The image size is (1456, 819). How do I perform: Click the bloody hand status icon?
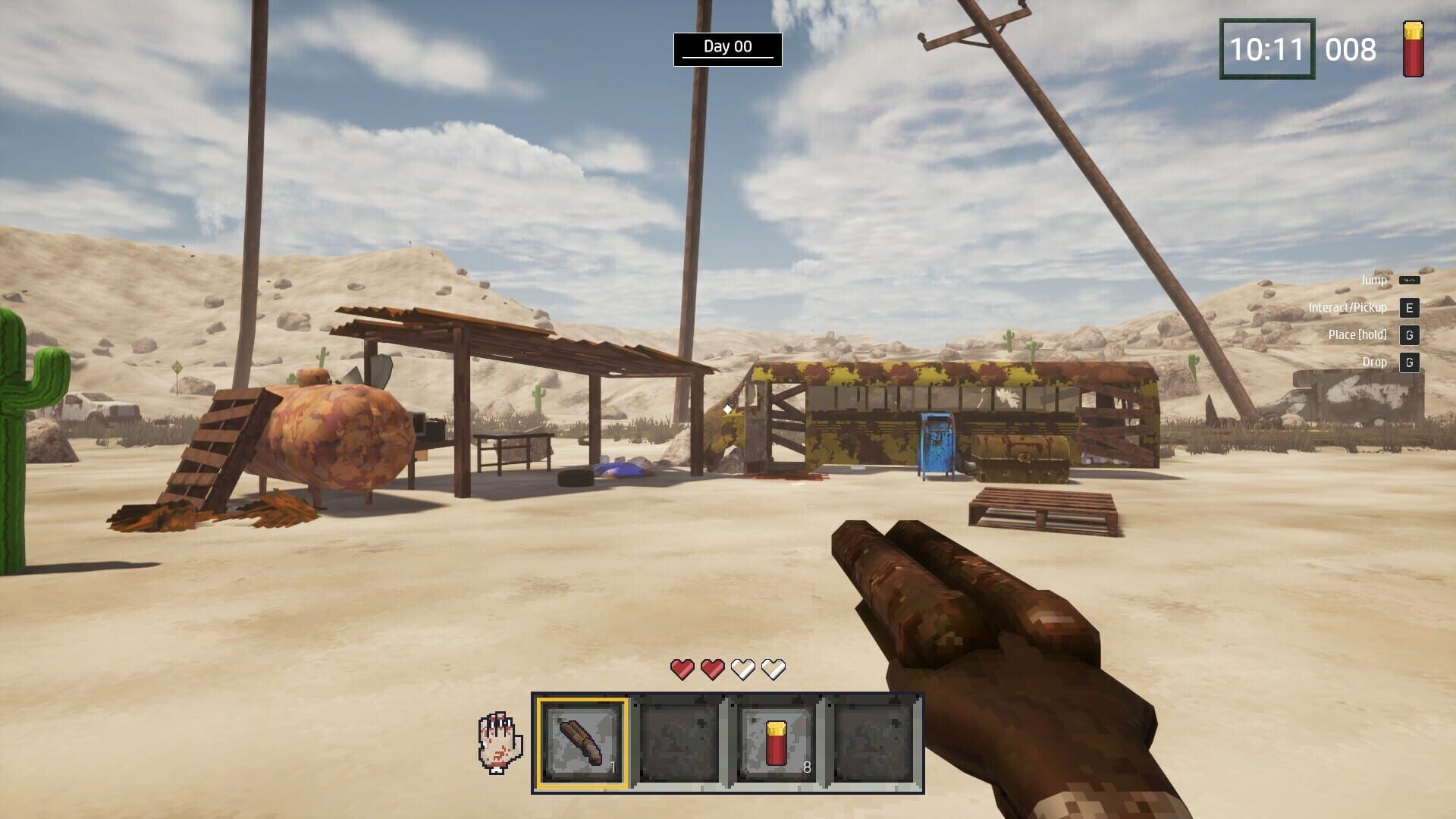(499, 739)
